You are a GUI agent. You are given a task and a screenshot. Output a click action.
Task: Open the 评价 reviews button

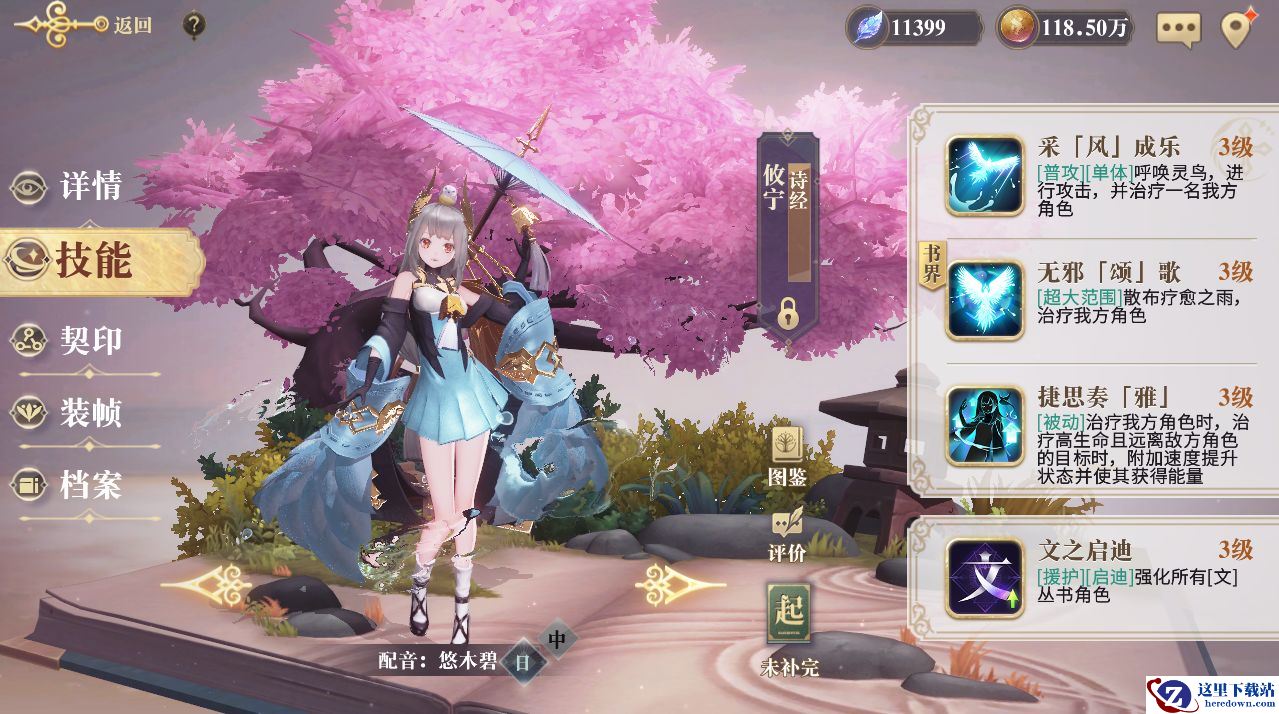coord(787,534)
